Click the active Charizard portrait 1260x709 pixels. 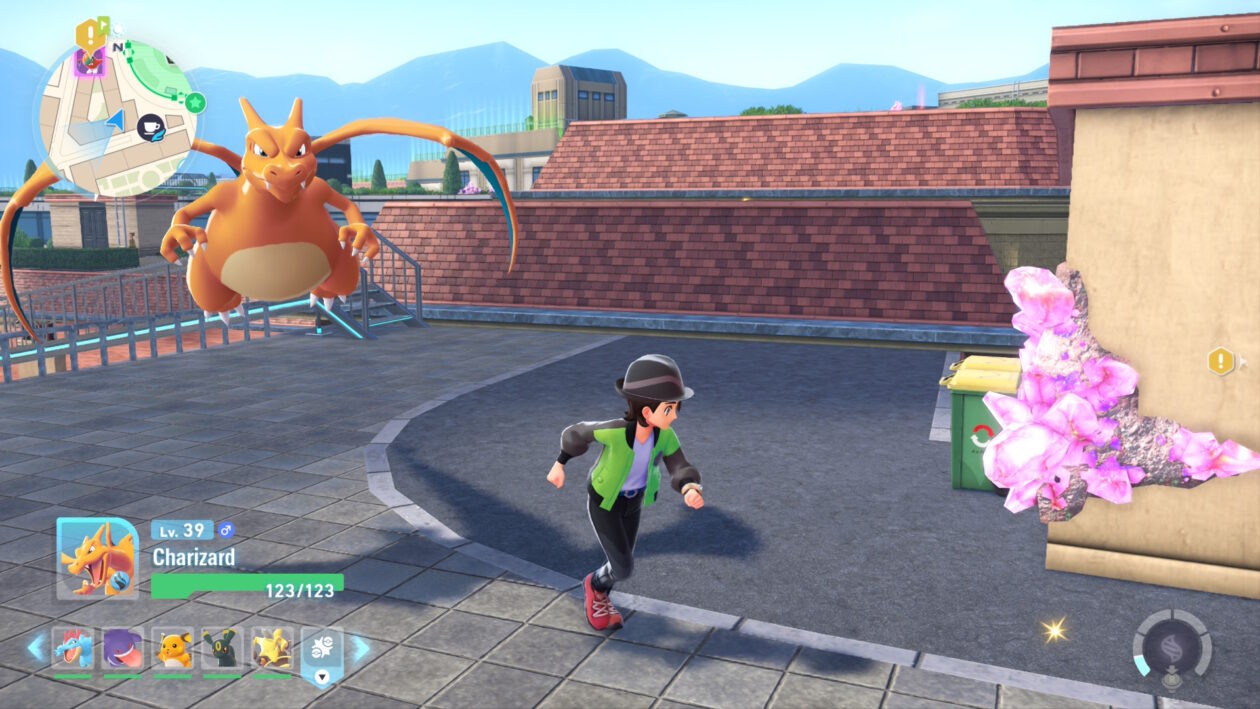pos(97,558)
